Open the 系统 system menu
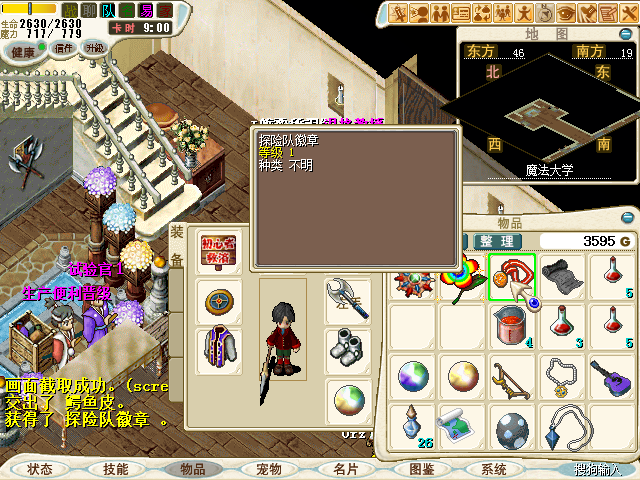640x480 pixels. pyautogui.click(x=494, y=468)
